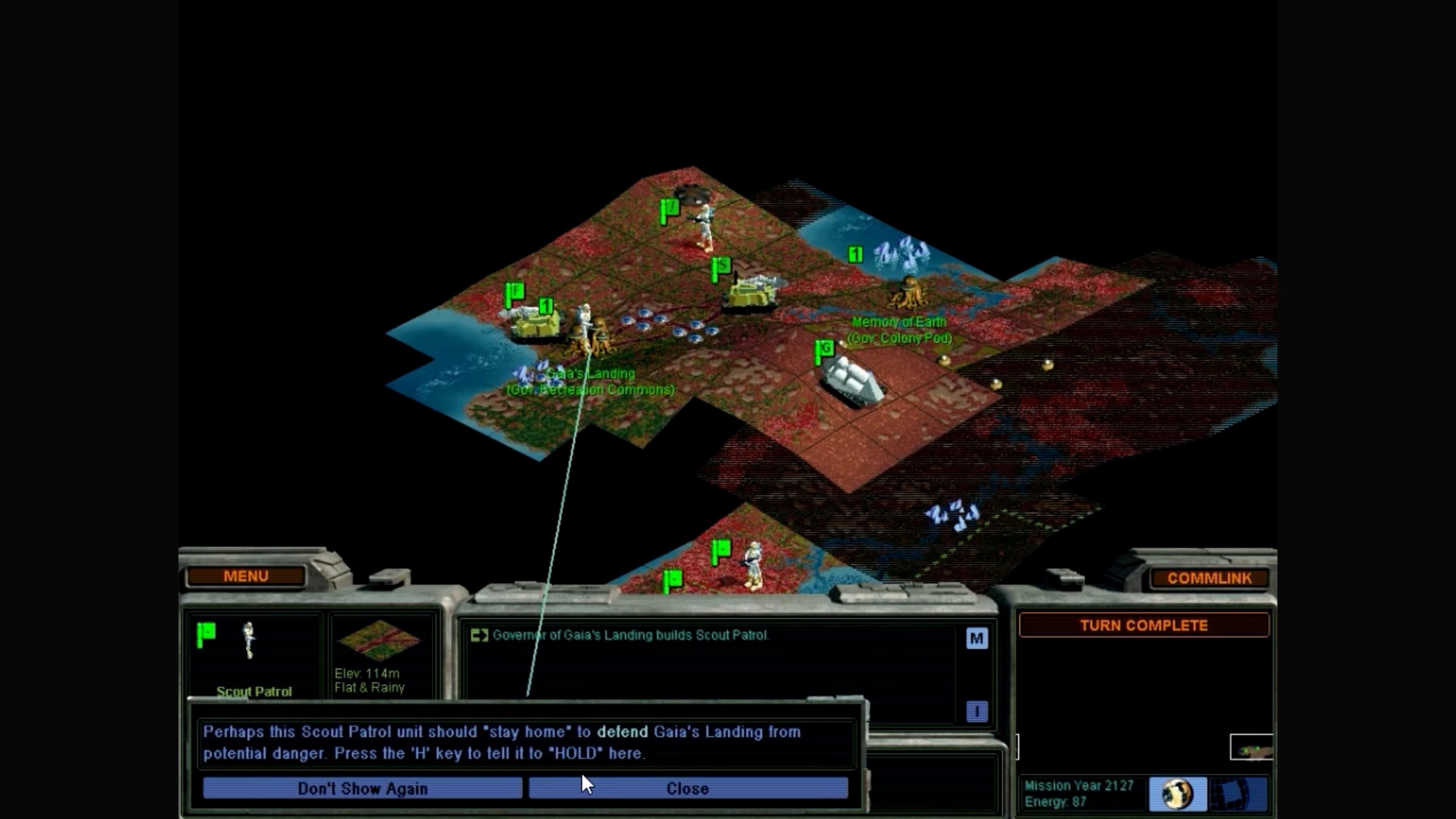Click the TURN COMPLETE indicator
Viewport: 1456px width, 819px height.
(1145, 625)
